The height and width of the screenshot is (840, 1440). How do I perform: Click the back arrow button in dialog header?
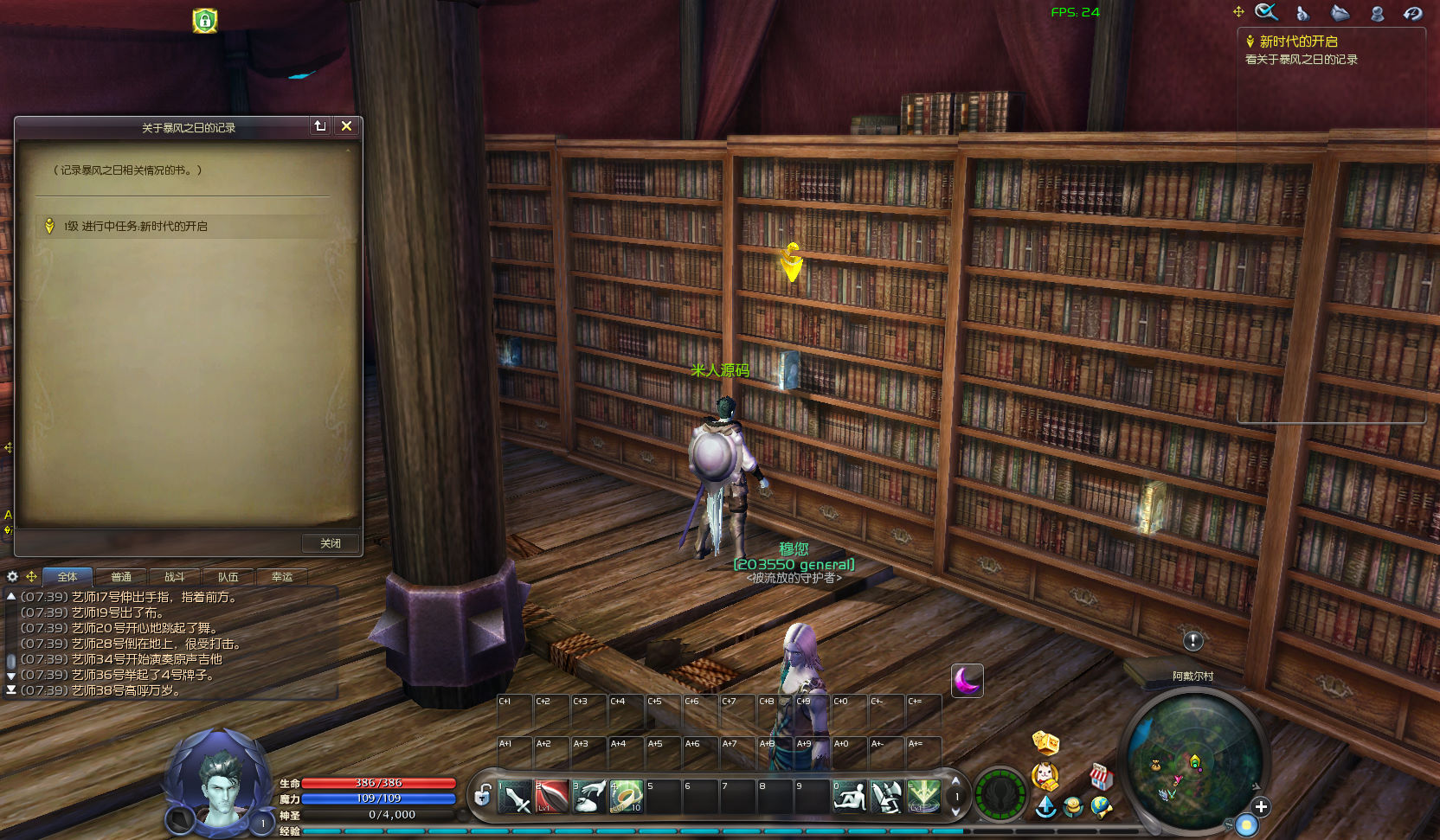[x=320, y=126]
